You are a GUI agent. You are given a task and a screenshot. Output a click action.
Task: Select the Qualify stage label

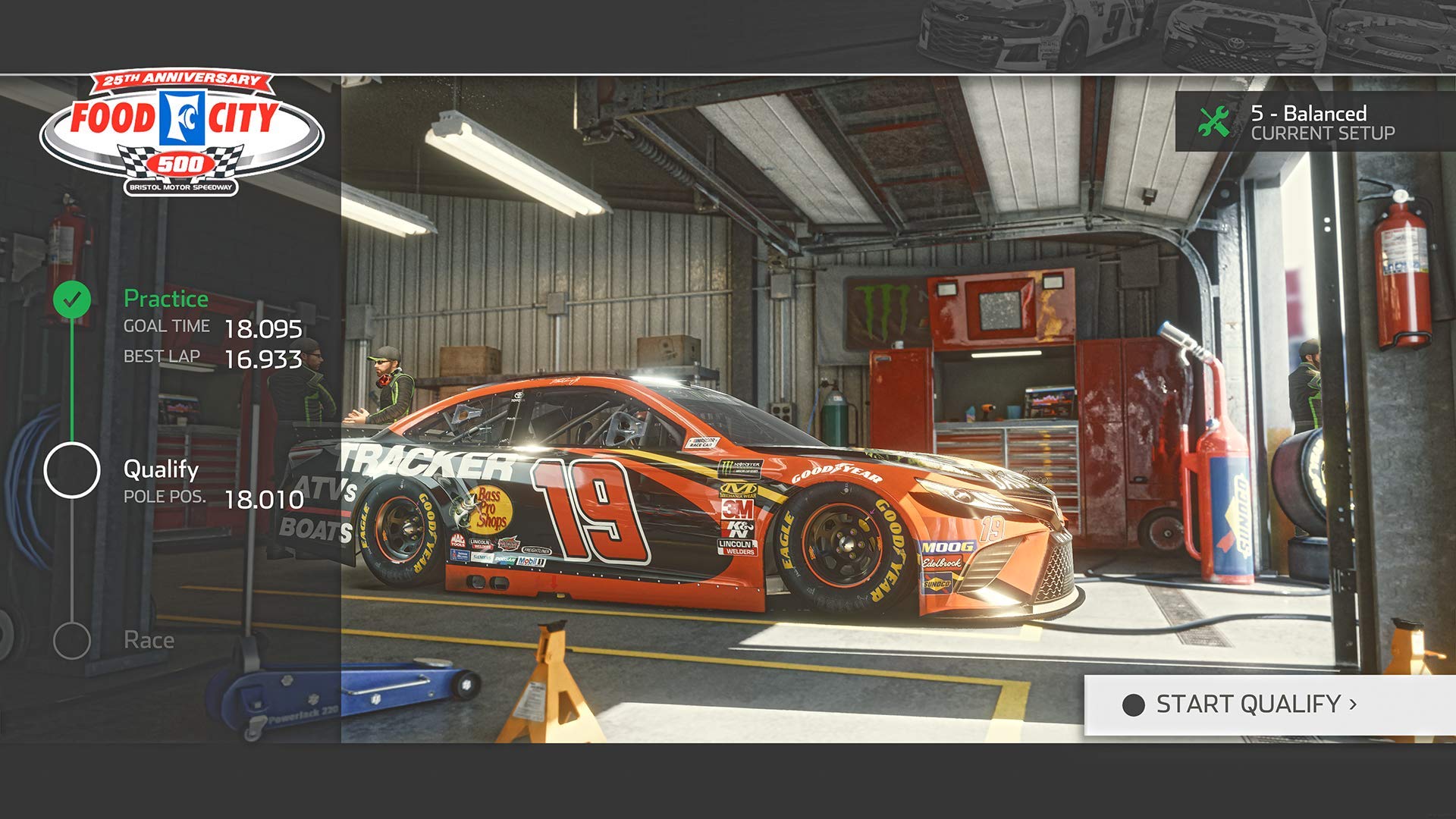[x=159, y=469]
